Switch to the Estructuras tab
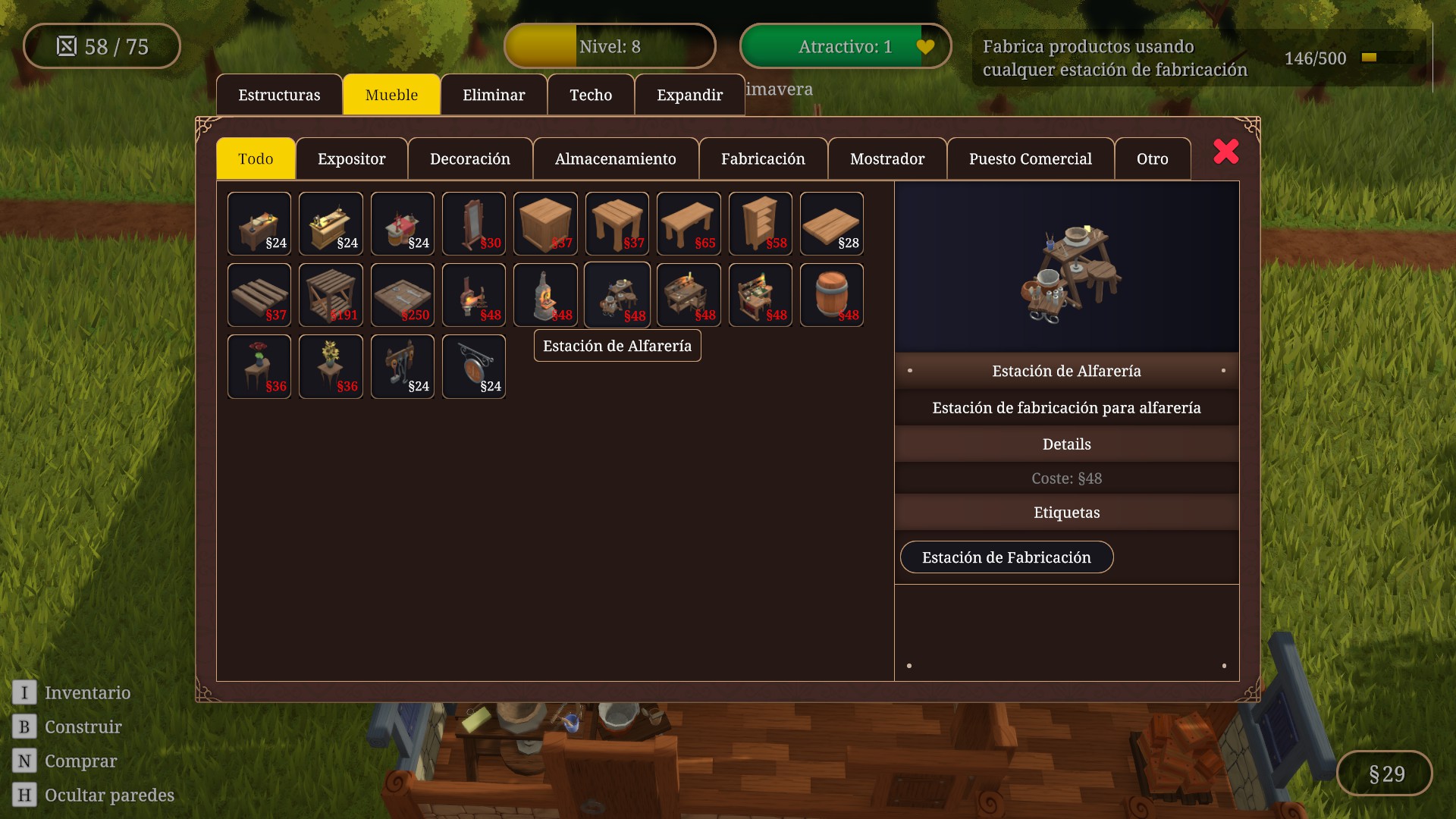Screen dimensions: 1456x819 click(x=279, y=95)
